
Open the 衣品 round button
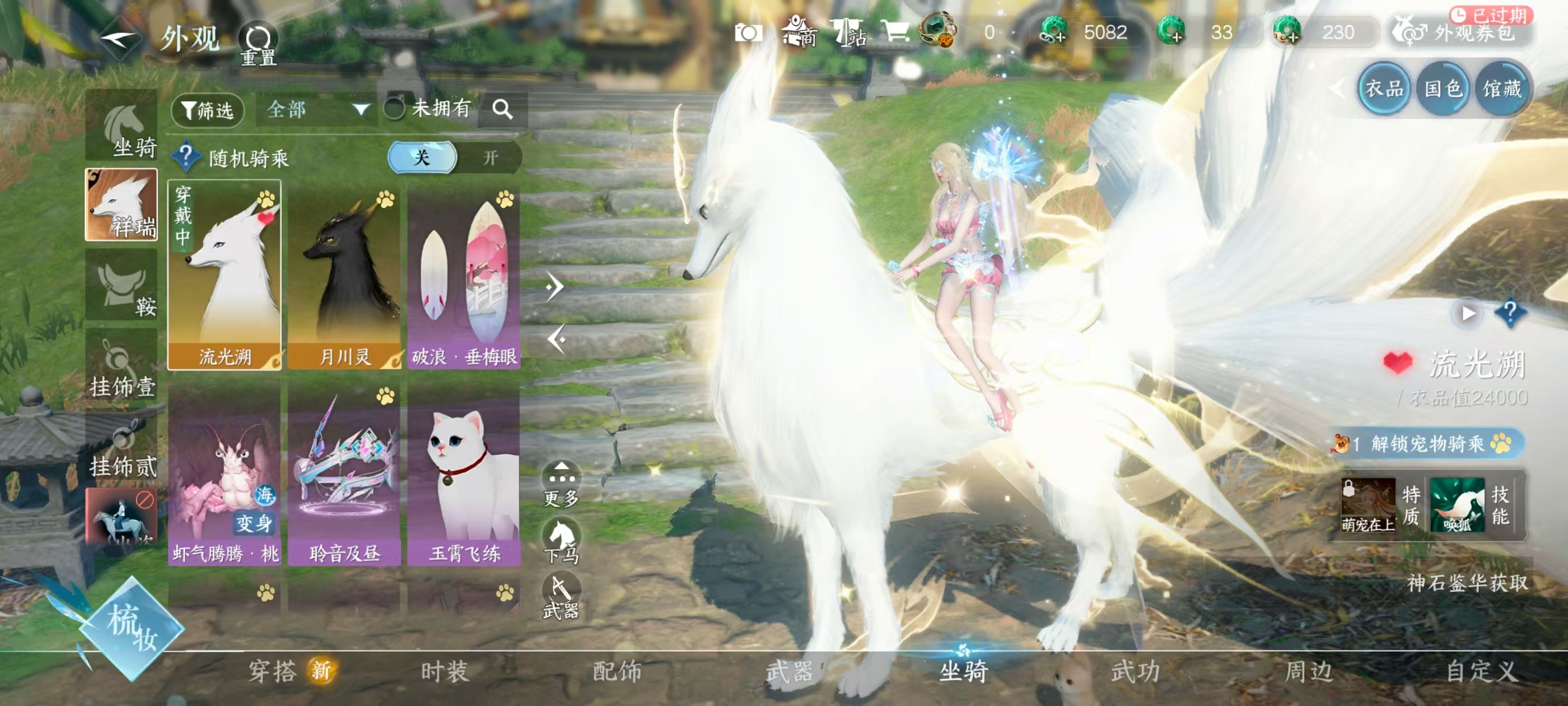[1384, 89]
